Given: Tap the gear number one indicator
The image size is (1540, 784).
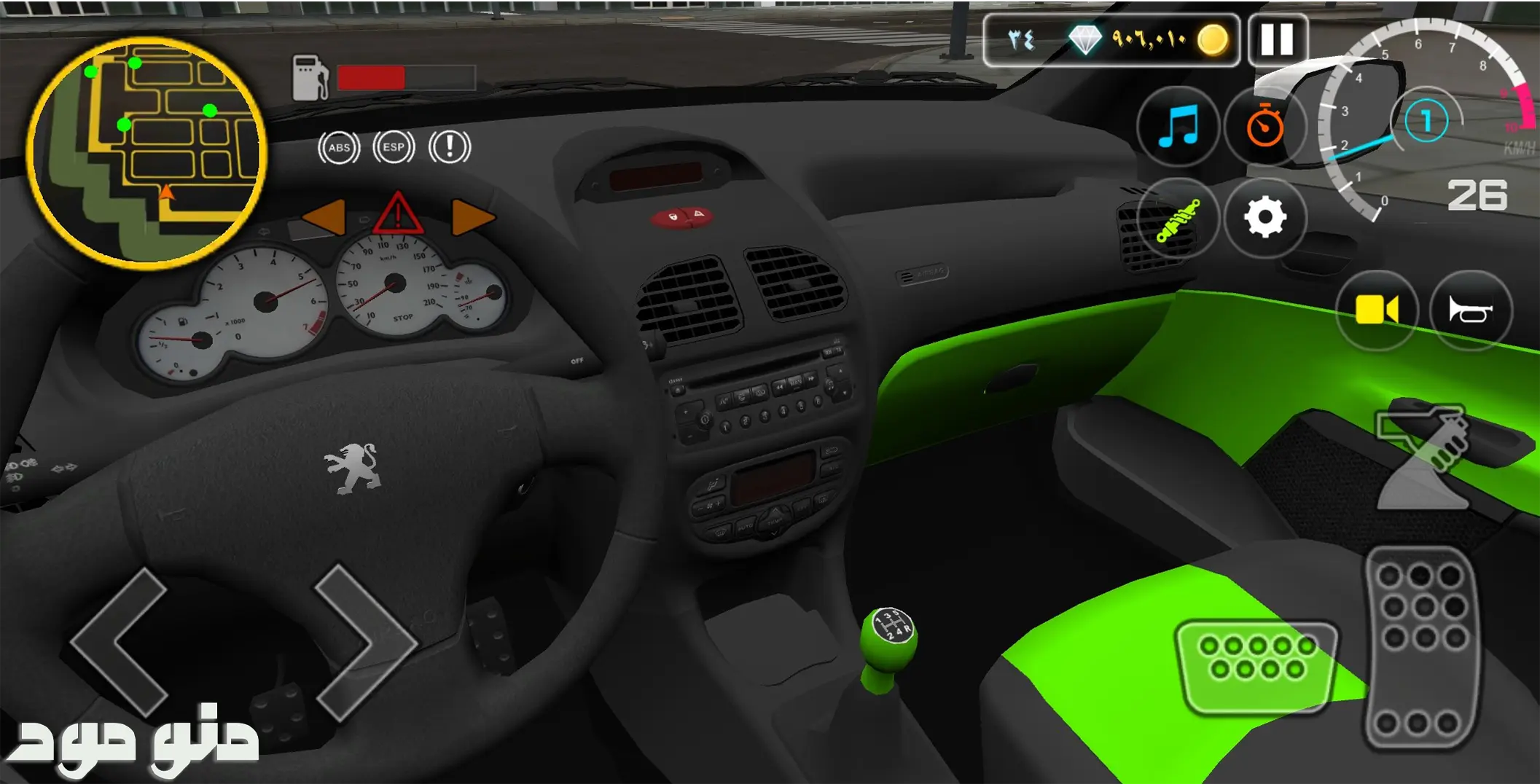Looking at the screenshot, I should (x=1426, y=121).
